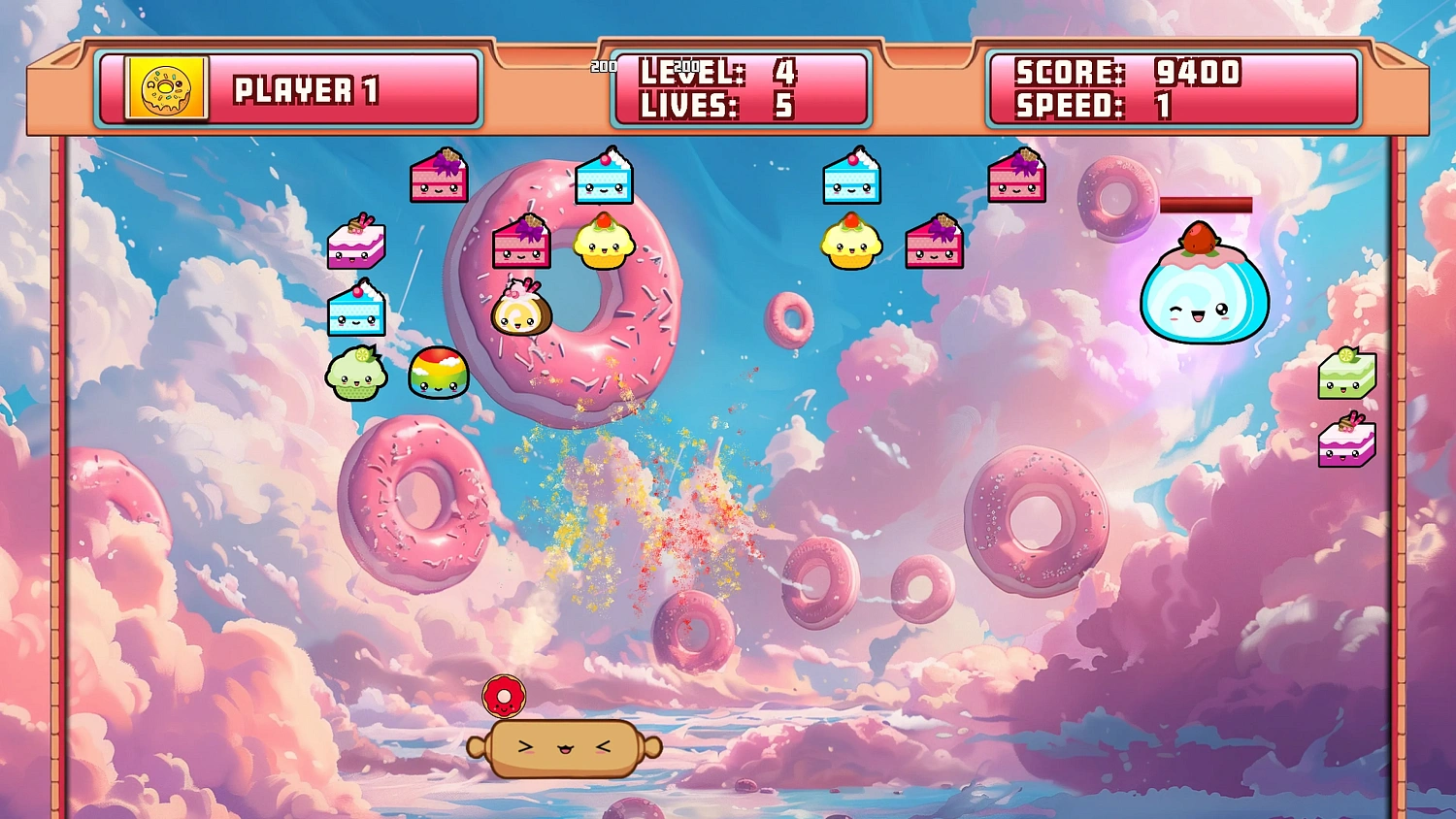Click the SPEED indicator showing 1
Image resolution: width=1456 pixels, height=819 pixels.
tap(1116, 105)
